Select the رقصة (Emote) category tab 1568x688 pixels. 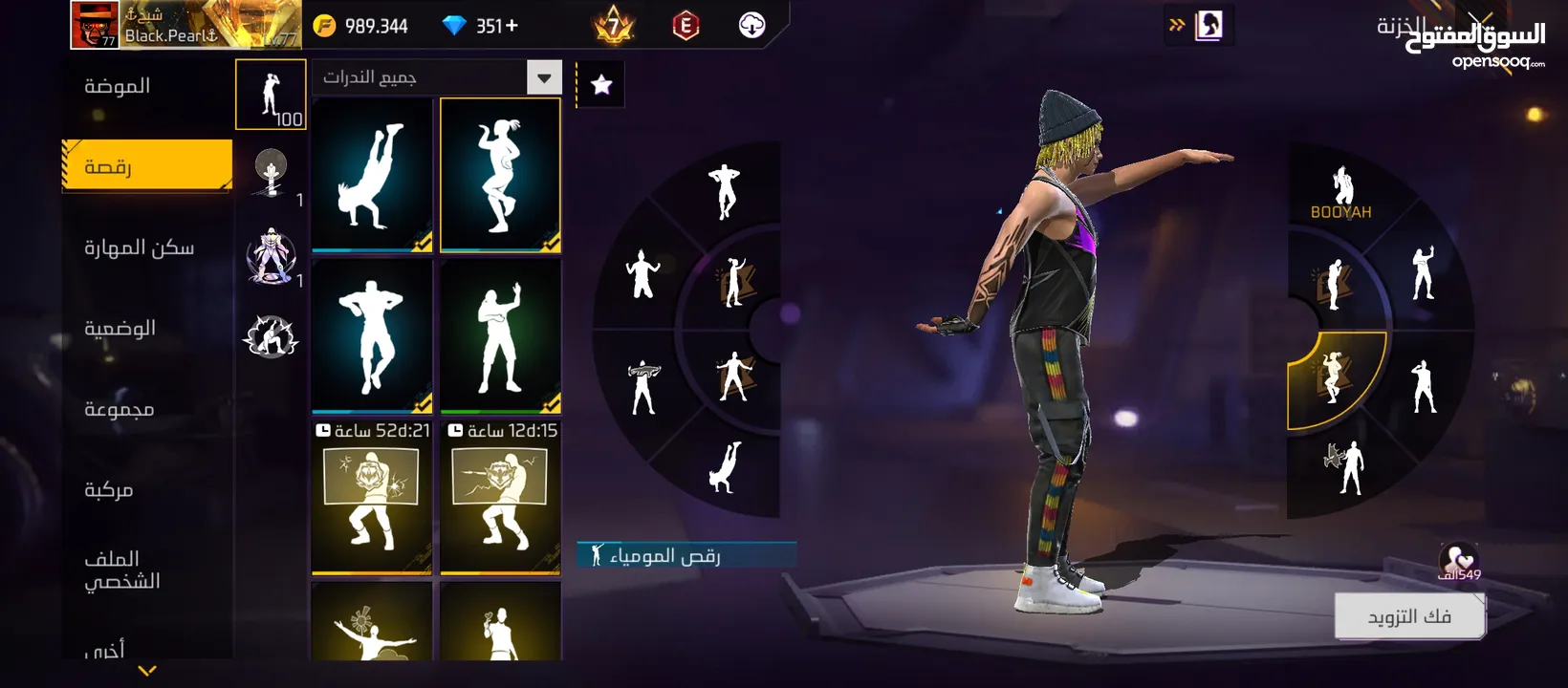click(x=146, y=166)
